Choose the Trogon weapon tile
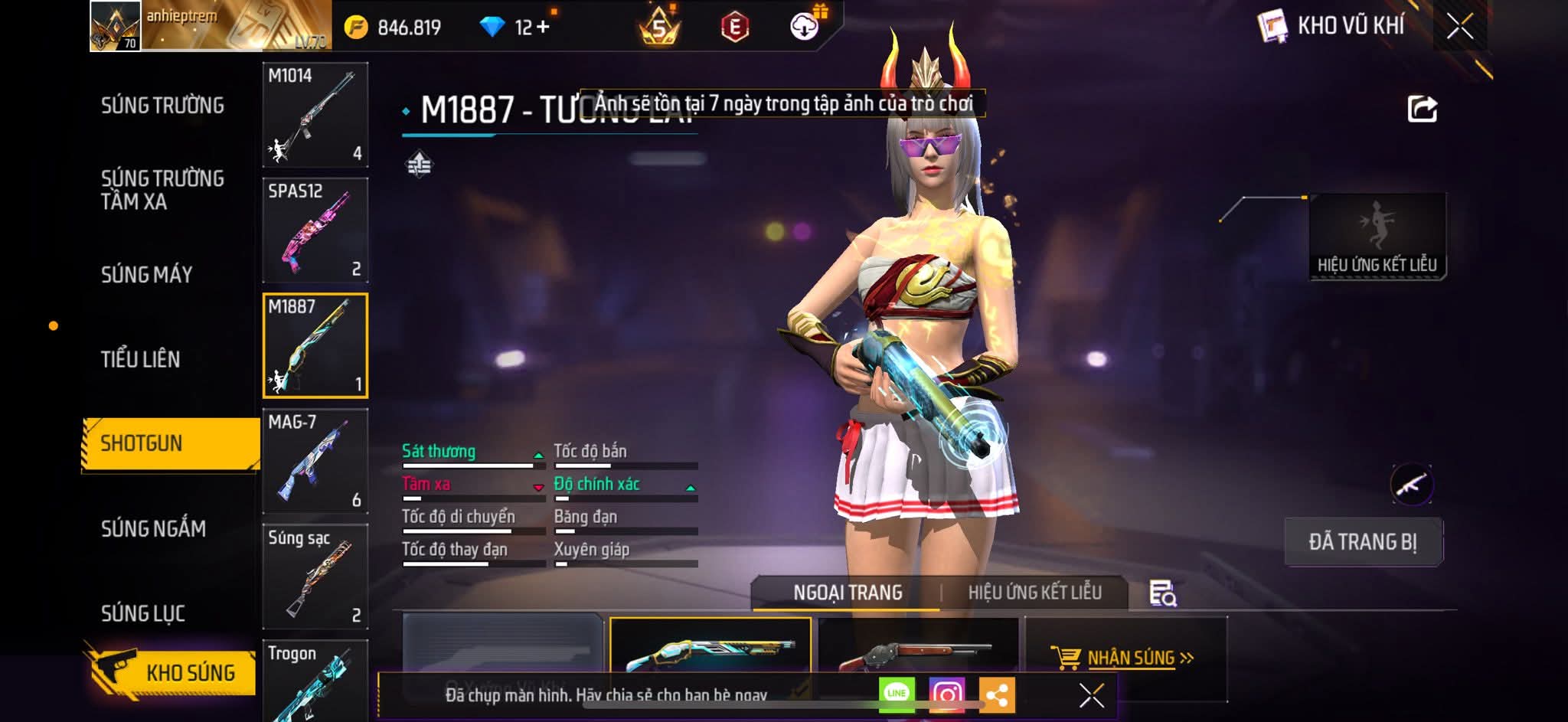Image resolution: width=1568 pixels, height=722 pixels. (x=315, y=680)
